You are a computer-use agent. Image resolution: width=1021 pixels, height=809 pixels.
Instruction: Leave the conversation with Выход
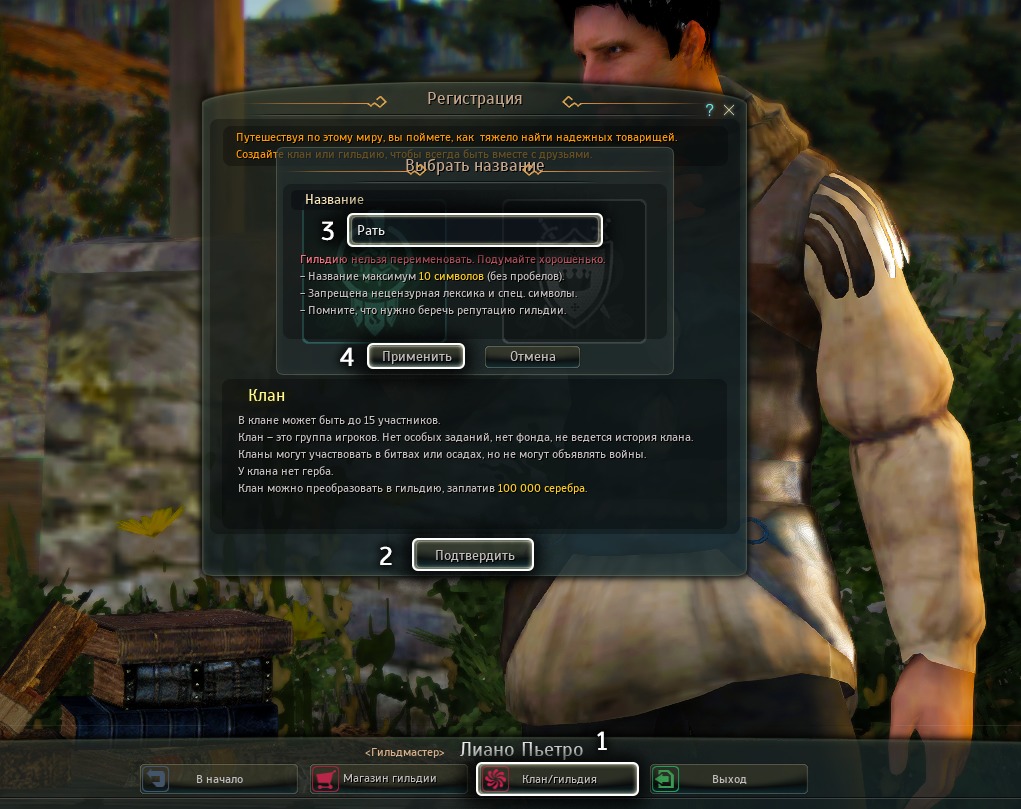click(729, 778)
